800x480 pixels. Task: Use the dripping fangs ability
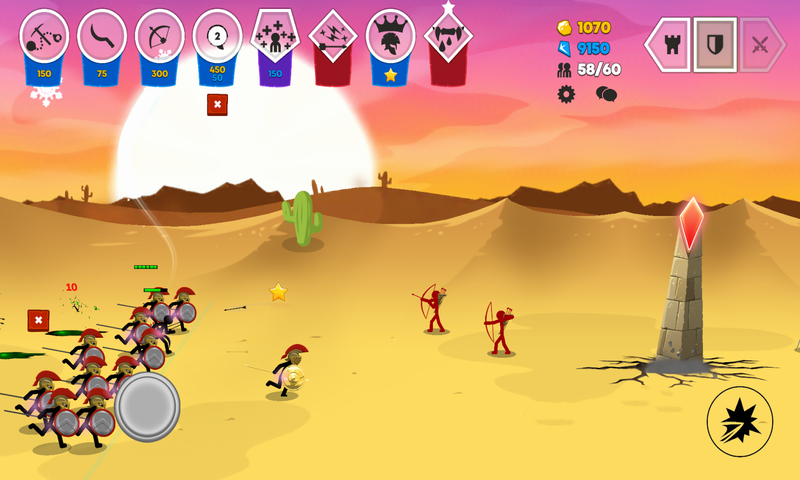pos(448,37)
